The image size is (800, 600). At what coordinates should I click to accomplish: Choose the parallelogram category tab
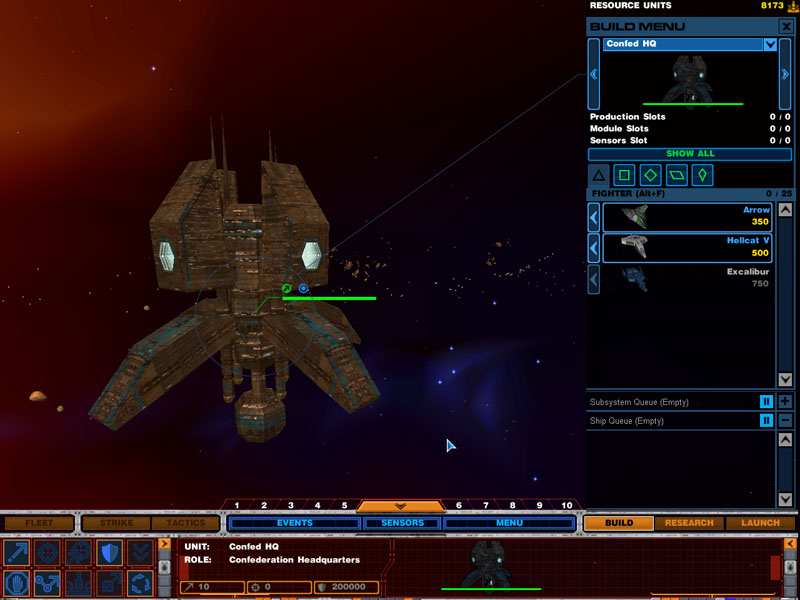point(677,176)
